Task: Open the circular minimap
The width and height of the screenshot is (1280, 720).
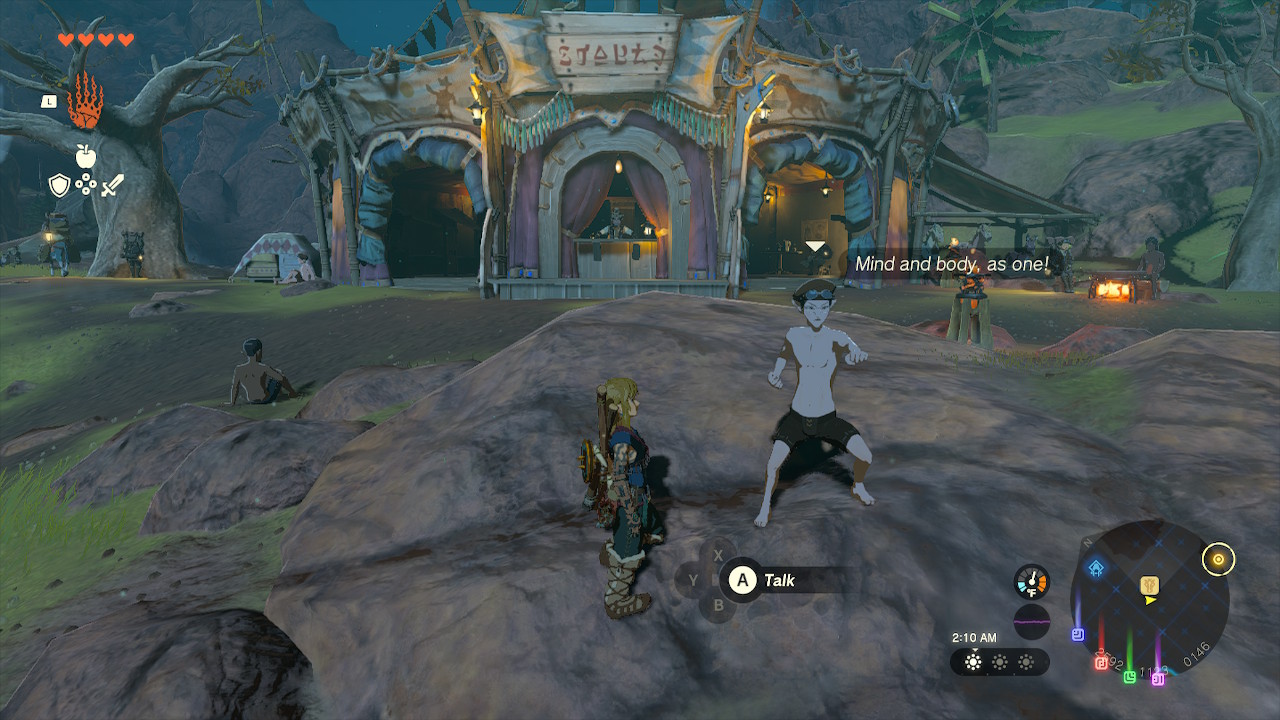Action: tap(1149, 599)
